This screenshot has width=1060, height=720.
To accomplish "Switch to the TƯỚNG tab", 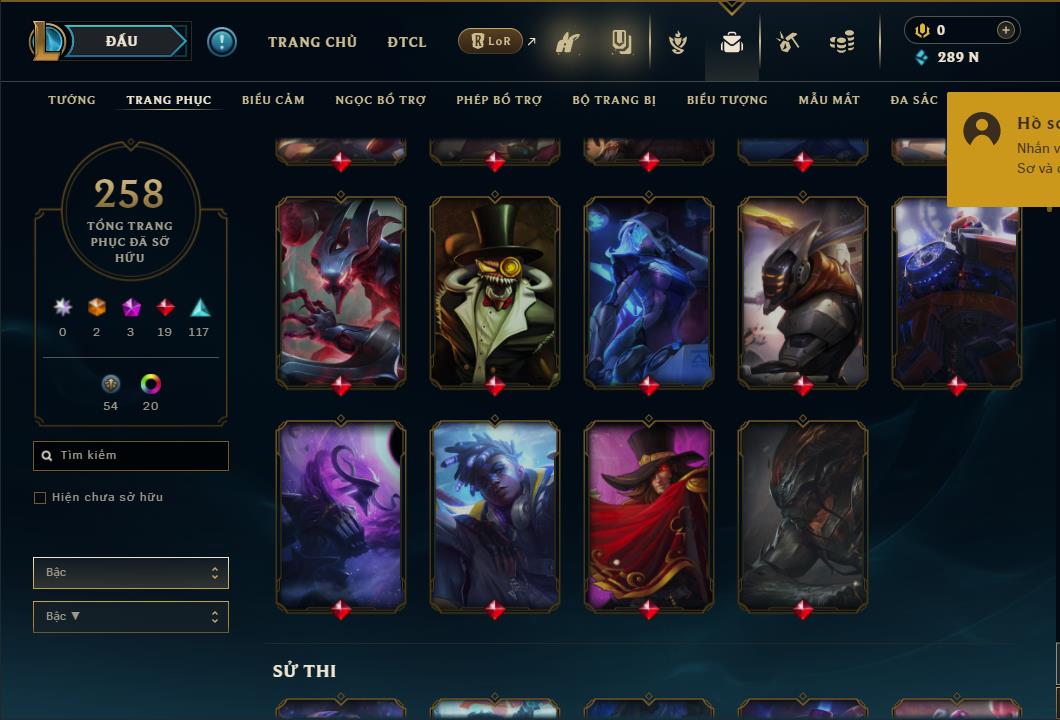I will pos(72,100).
